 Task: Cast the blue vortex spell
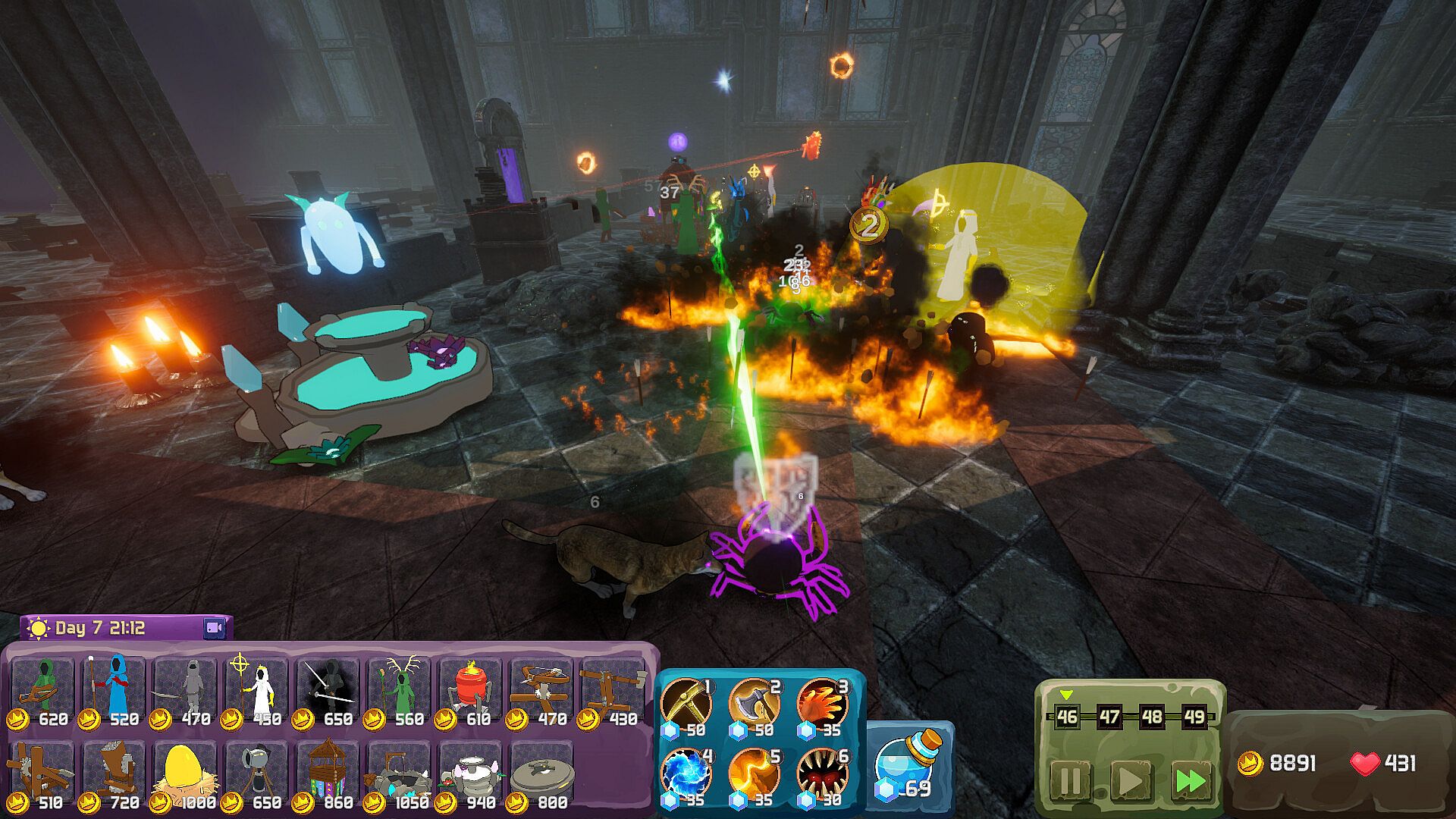[x=686, y=773]
